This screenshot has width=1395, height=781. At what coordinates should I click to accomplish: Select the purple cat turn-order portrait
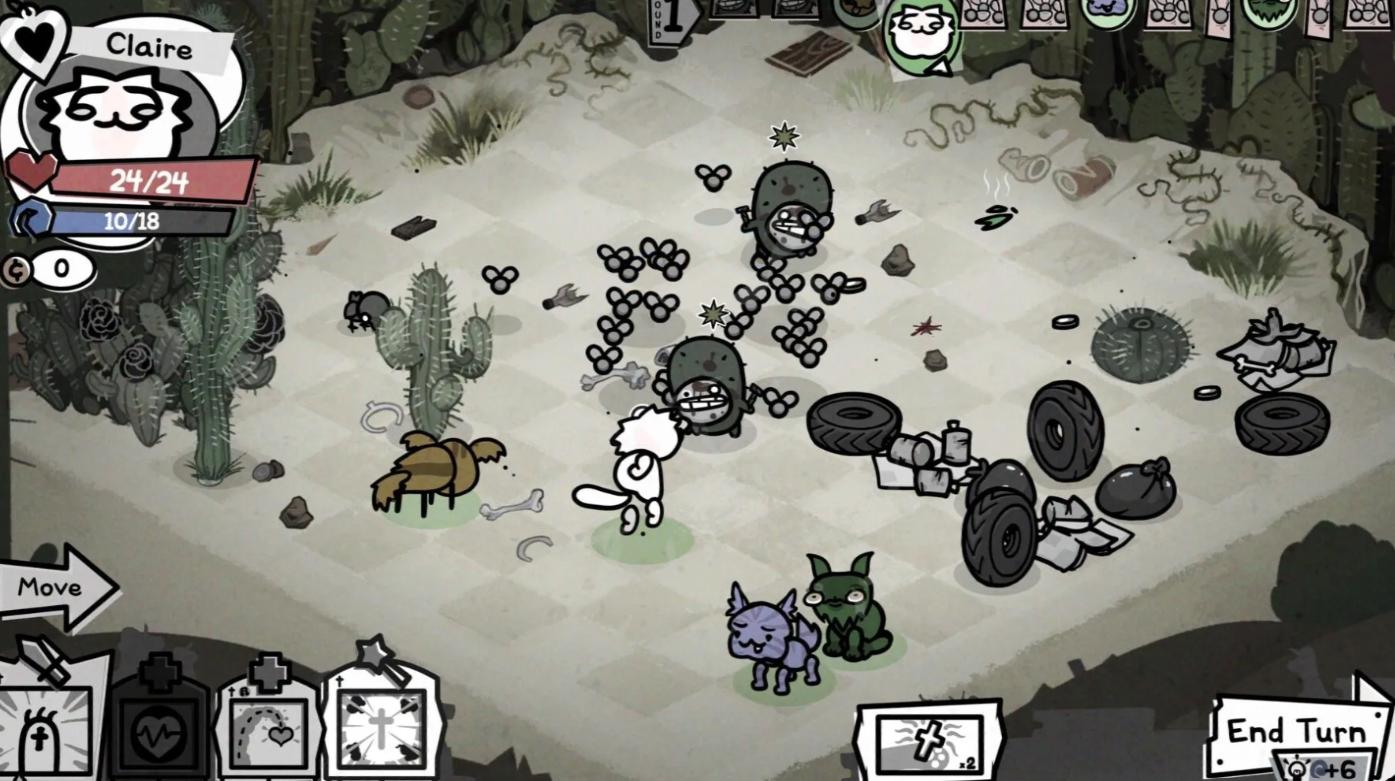[x=1106, y=12]
